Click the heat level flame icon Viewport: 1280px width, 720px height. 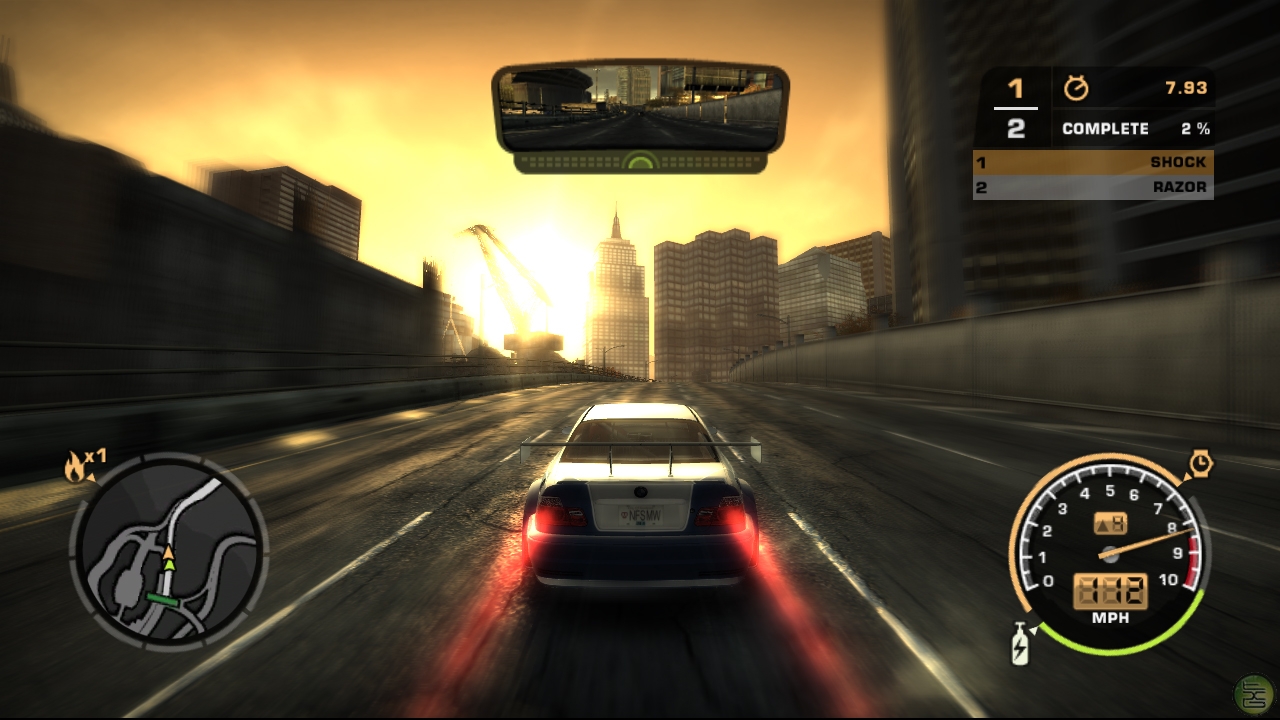(75, 465)
